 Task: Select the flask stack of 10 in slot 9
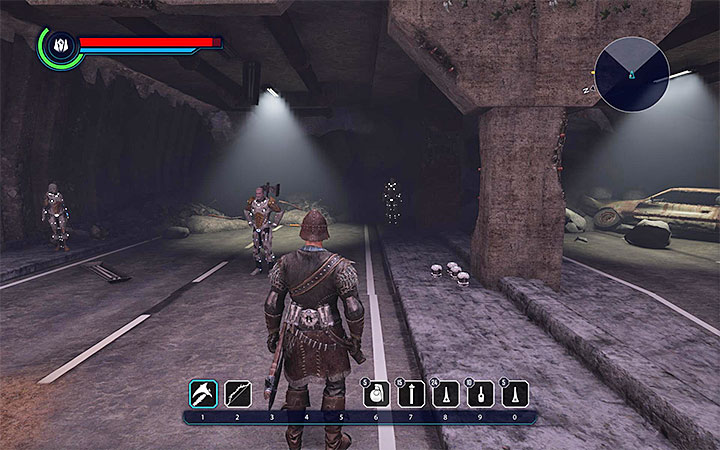tap(481, 393)
